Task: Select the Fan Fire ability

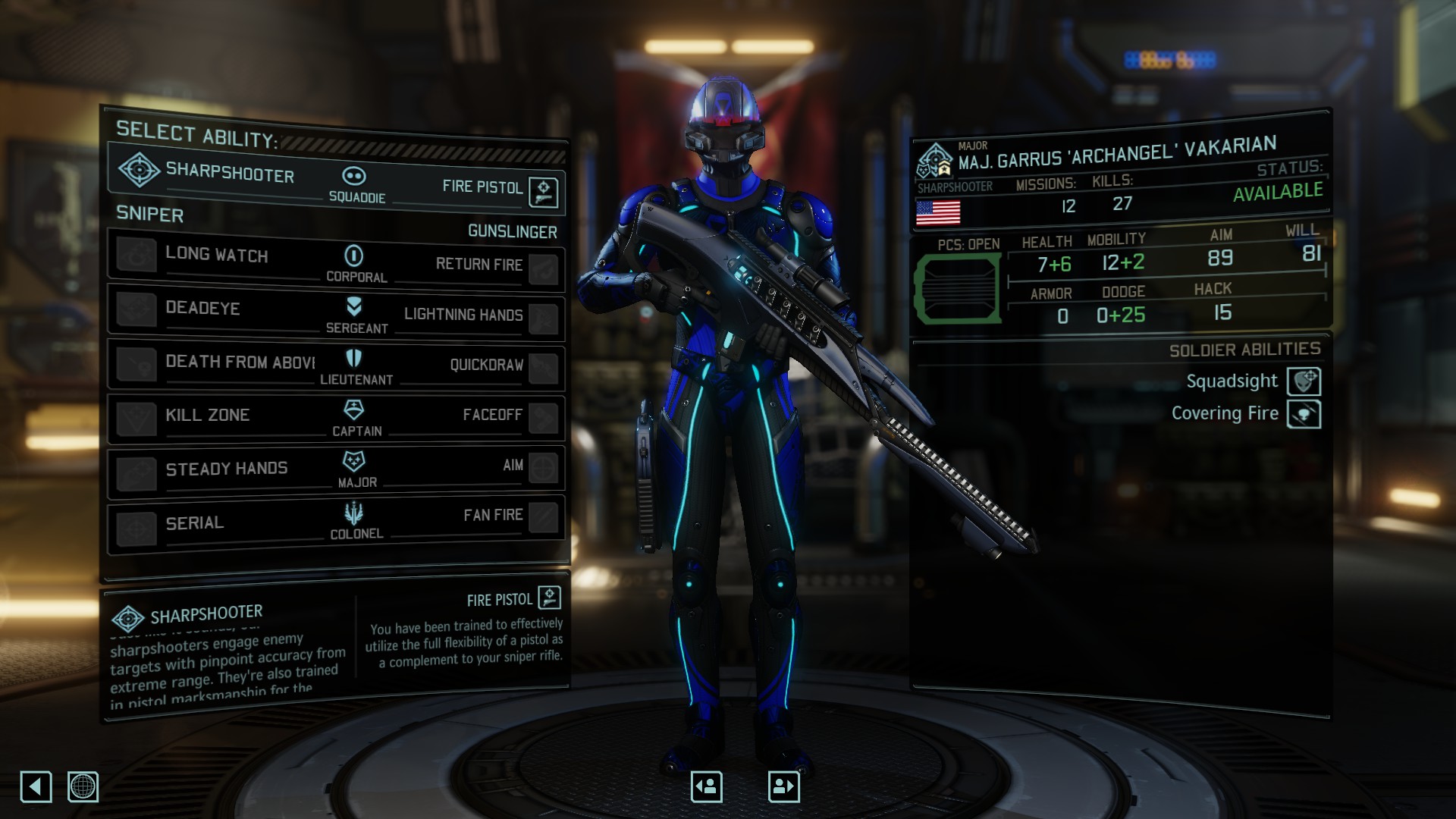Action: [x=493, y=516]
